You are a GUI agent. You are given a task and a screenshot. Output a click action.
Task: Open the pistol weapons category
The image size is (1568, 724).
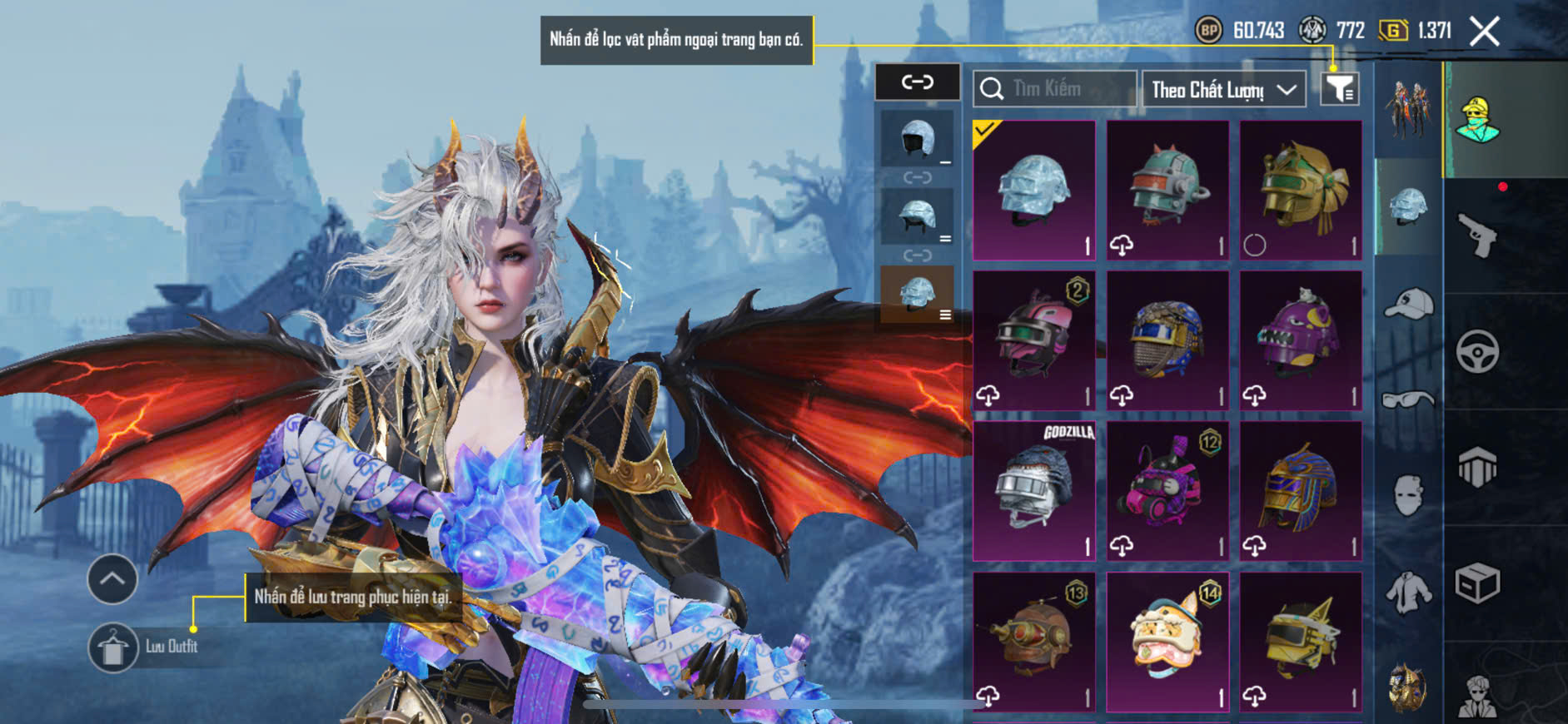[1477, 236]
